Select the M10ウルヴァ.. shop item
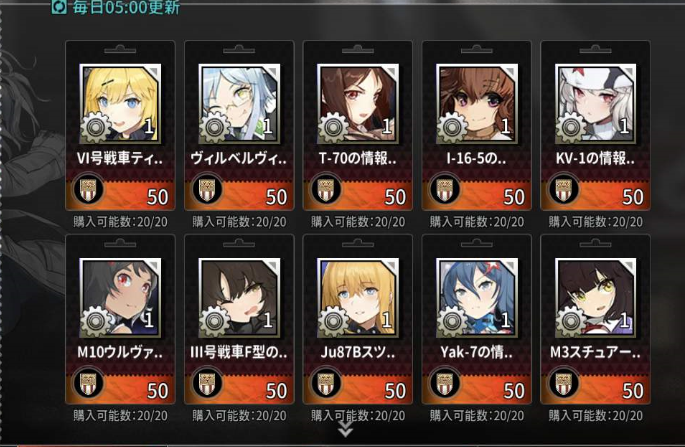 (x=120, y=318)
